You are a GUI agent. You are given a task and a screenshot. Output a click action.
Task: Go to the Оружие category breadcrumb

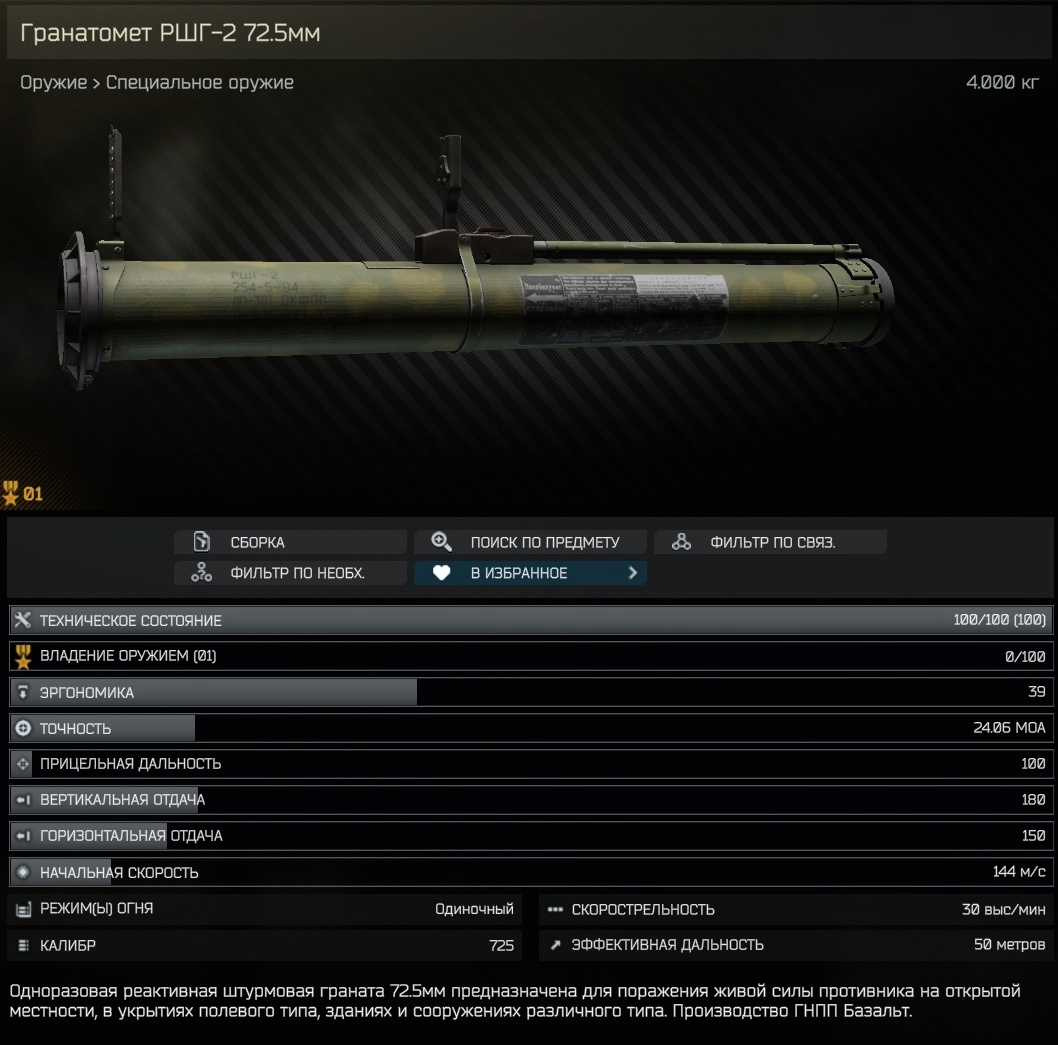point(53,83)
